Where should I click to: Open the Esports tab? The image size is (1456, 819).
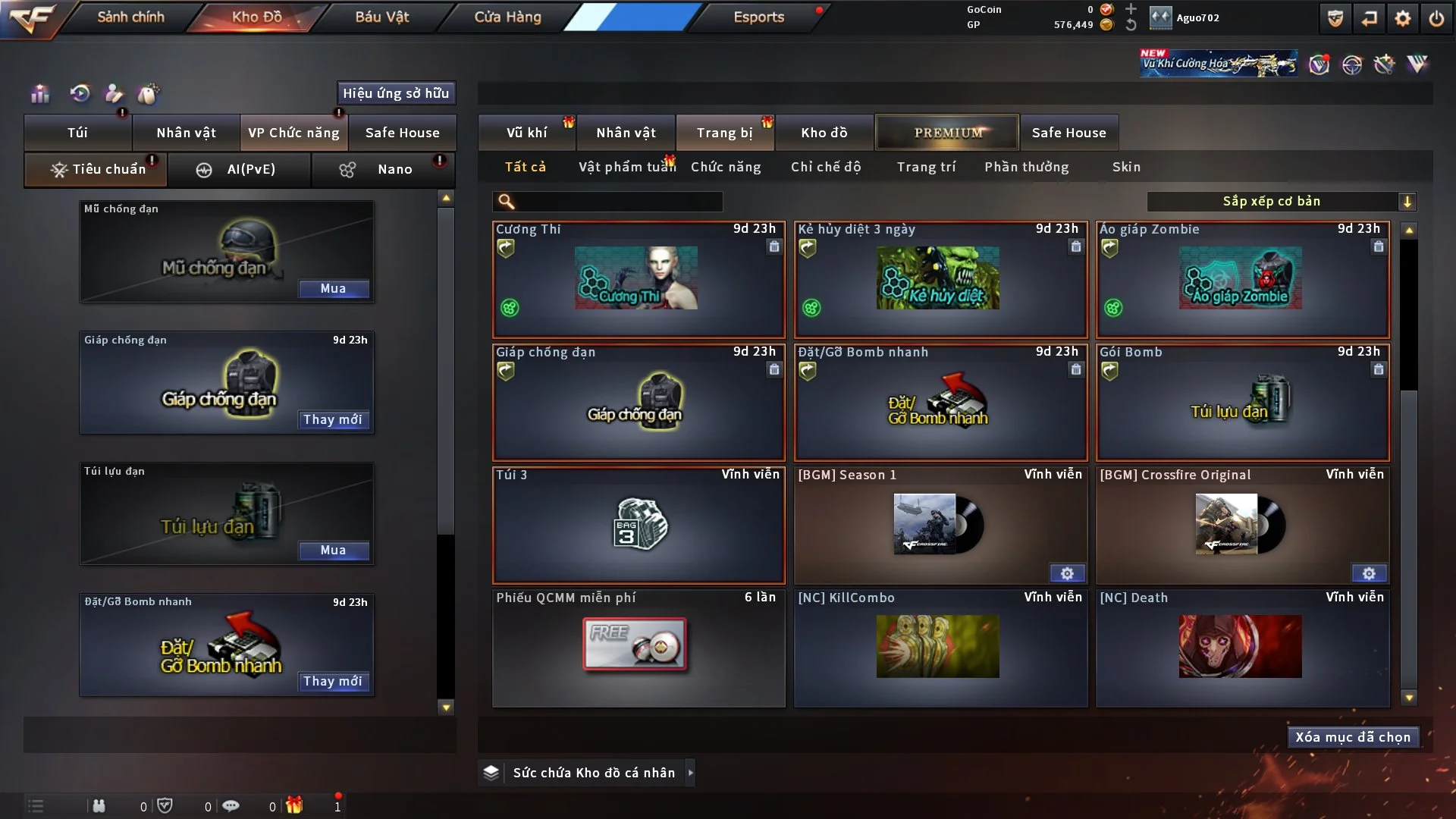pos(758,17)
